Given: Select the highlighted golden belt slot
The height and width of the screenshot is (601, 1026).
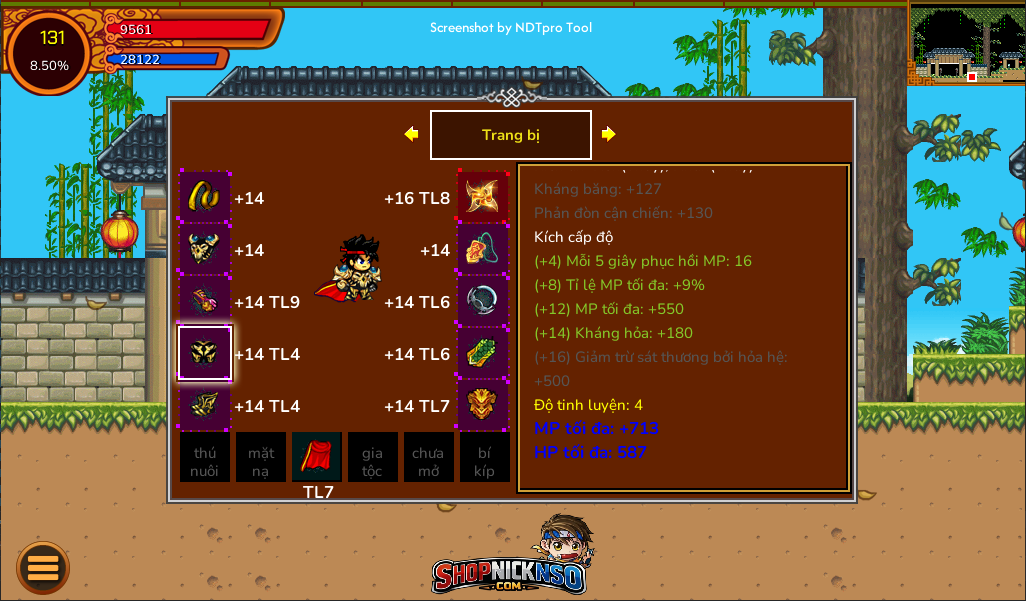Looking at the screenshot, I should [x=205, y=353].
